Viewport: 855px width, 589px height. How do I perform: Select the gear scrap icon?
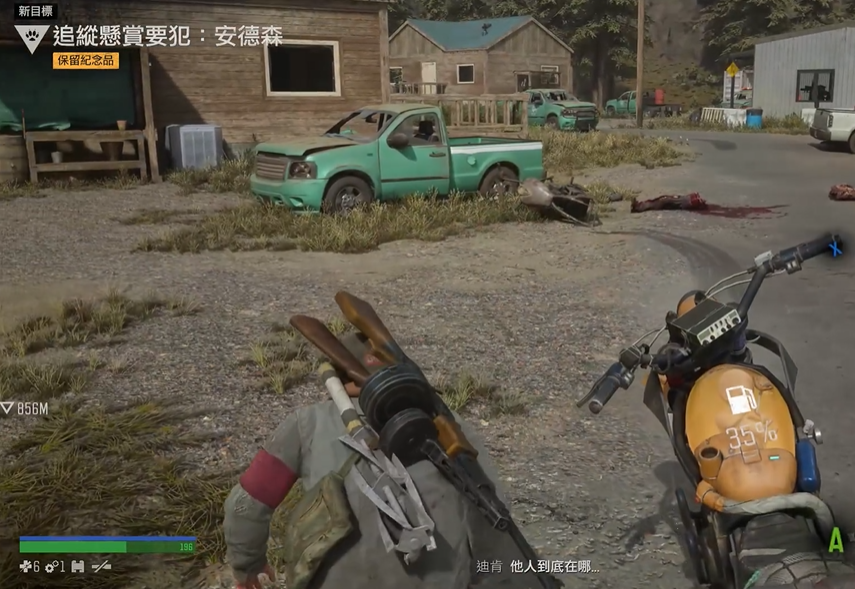coord(51,567)
